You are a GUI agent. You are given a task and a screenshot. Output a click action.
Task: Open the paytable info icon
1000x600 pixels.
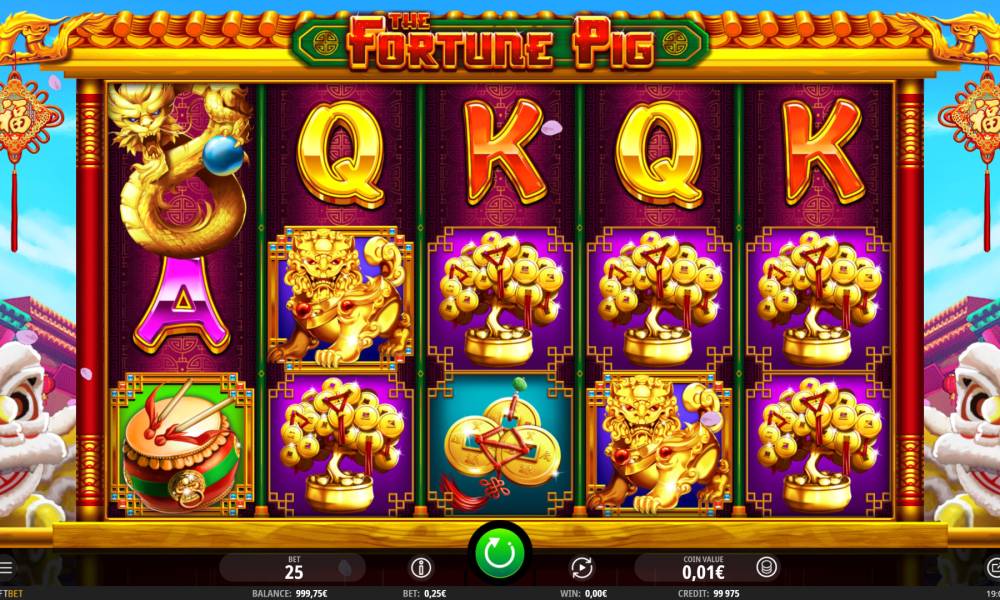[421, 568]
